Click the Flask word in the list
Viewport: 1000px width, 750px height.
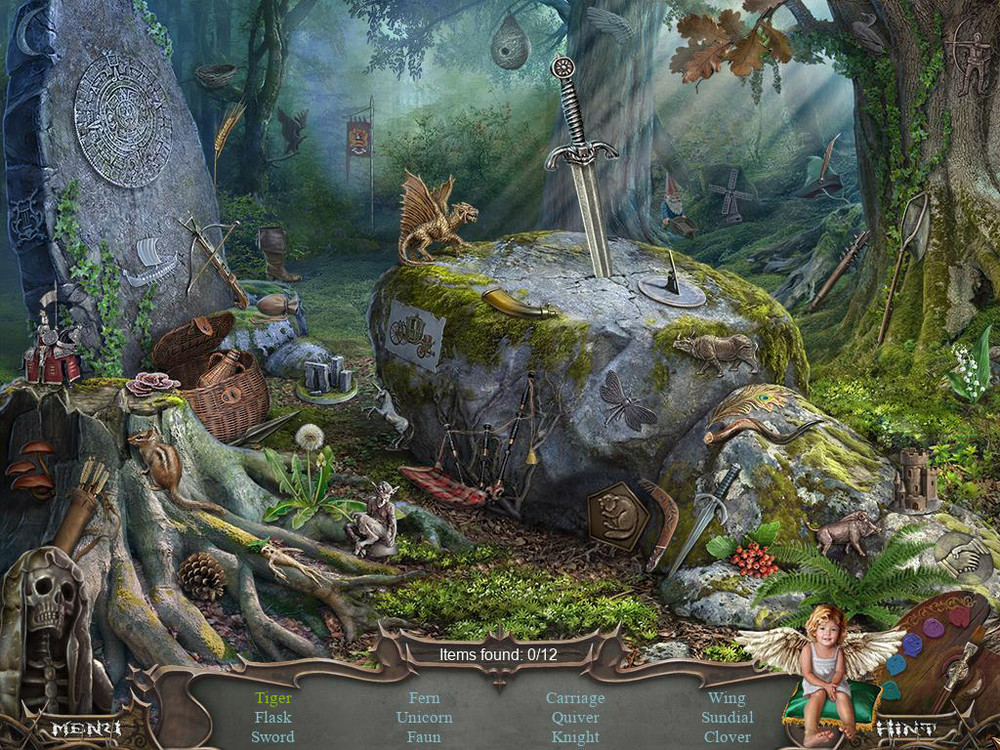pos(273,717)
